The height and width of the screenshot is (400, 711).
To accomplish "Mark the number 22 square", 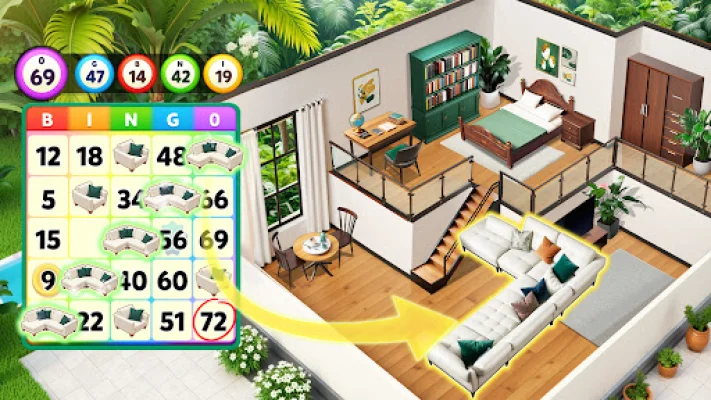I will pyautogui.click(x=91, y=321).
